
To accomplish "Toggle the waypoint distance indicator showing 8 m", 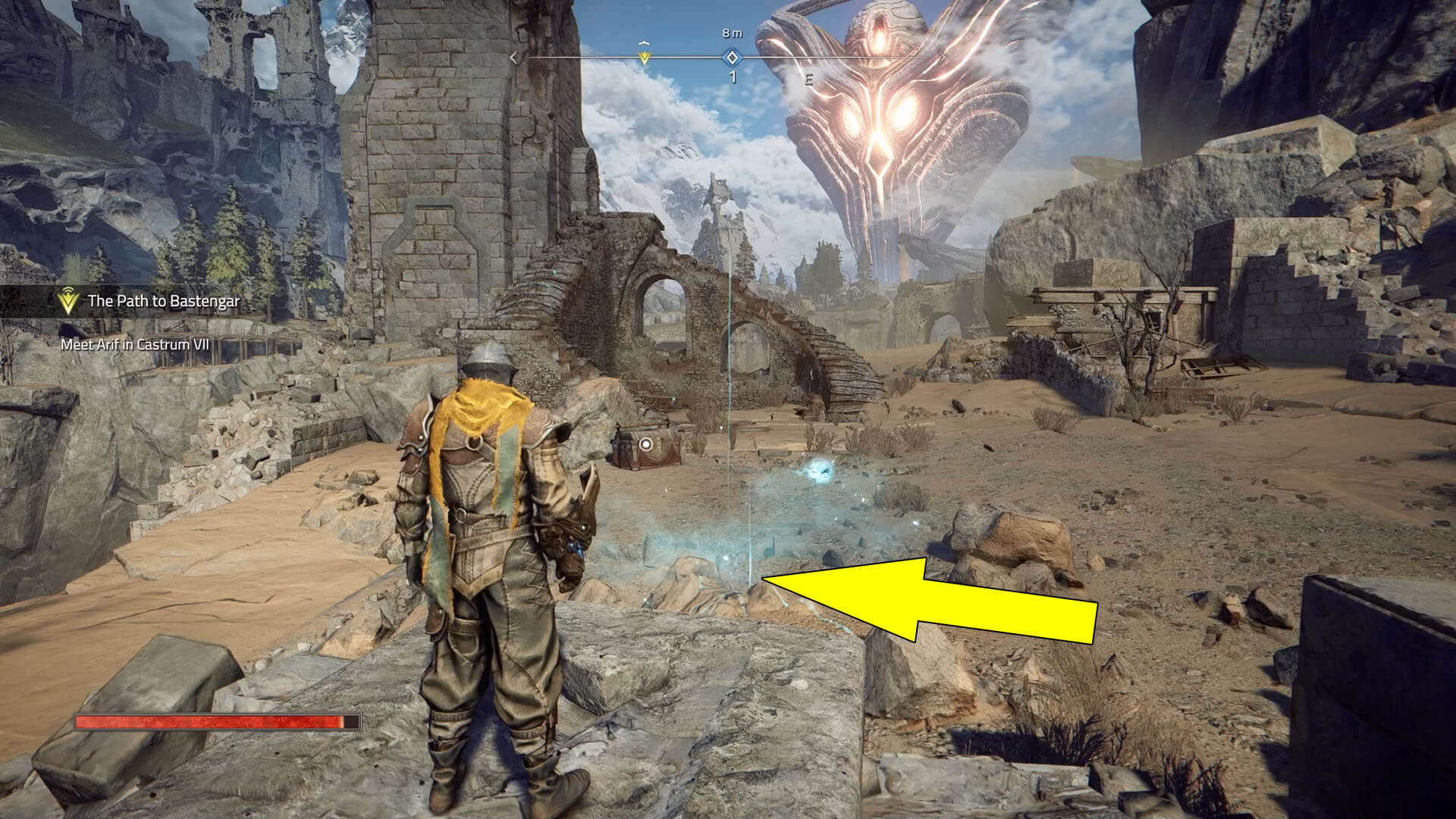I will point(730,33).
